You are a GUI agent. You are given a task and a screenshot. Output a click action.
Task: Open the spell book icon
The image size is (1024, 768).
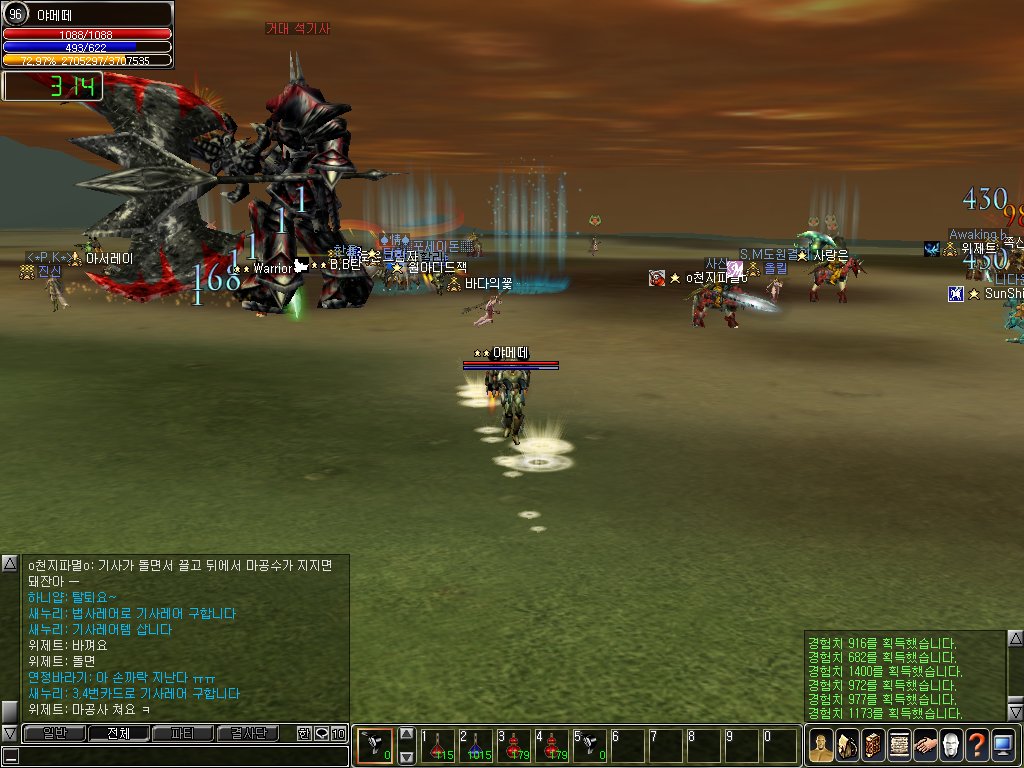pyautogui.click(x=872, y=746)
